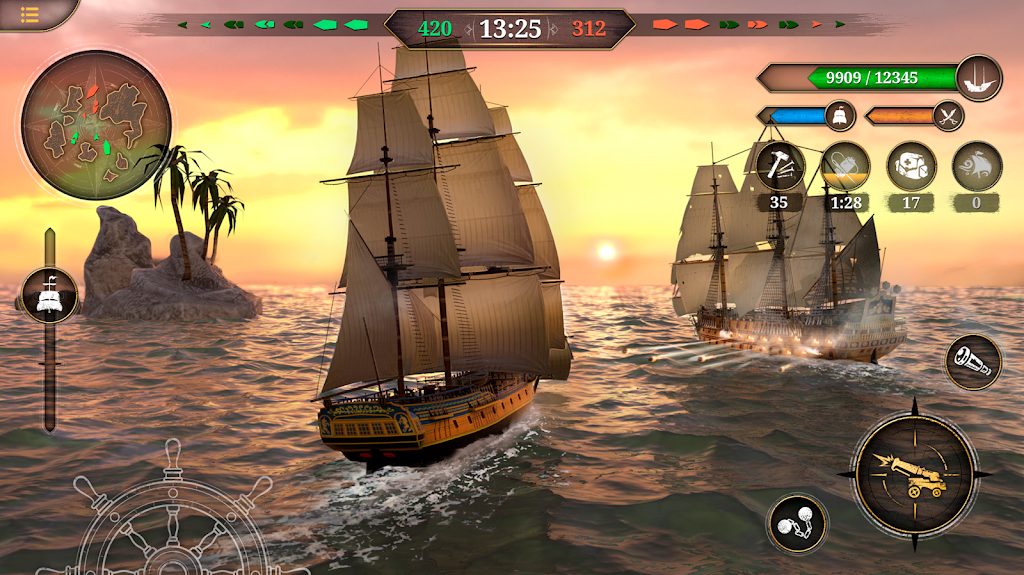Select the ship hull icon beside health
This screenshot has height=575, width=1024.
[x=978, y=78]
